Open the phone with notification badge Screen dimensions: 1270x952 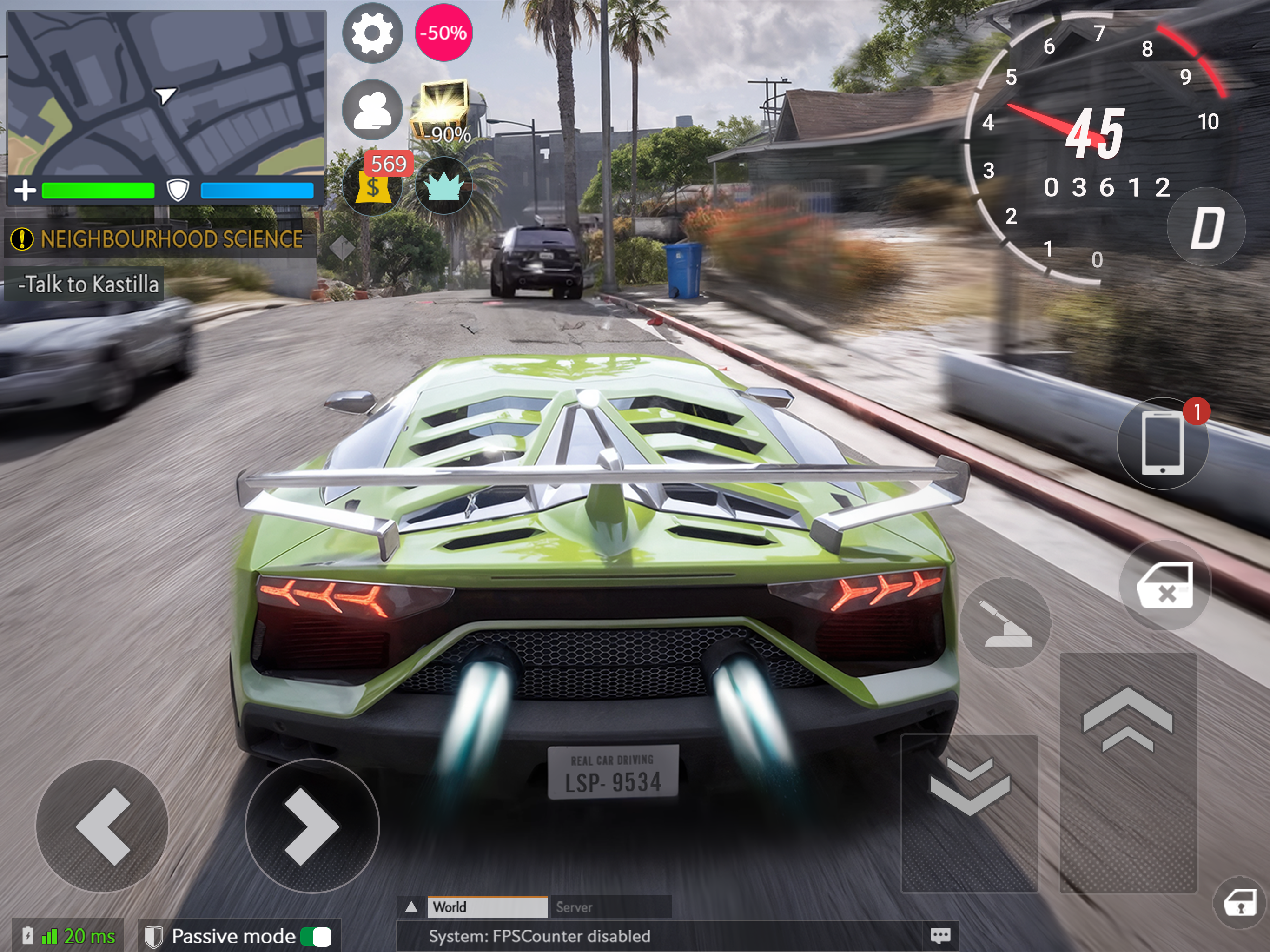pyautogui.click(x=1163, y=443)
